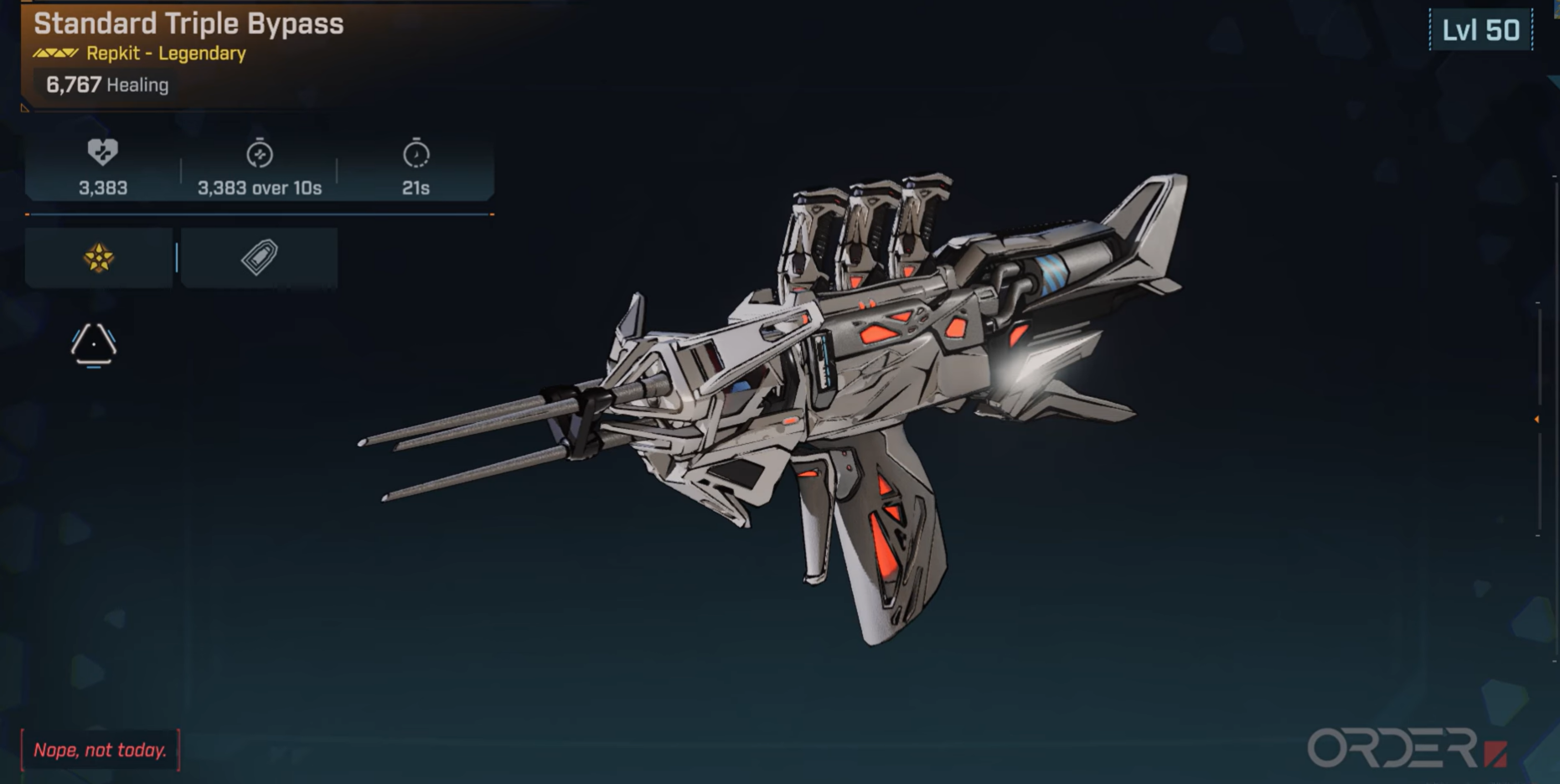Toggle the star perk panel selection
The height and width of the screenshot is (784, 1560).
point(97,256)
